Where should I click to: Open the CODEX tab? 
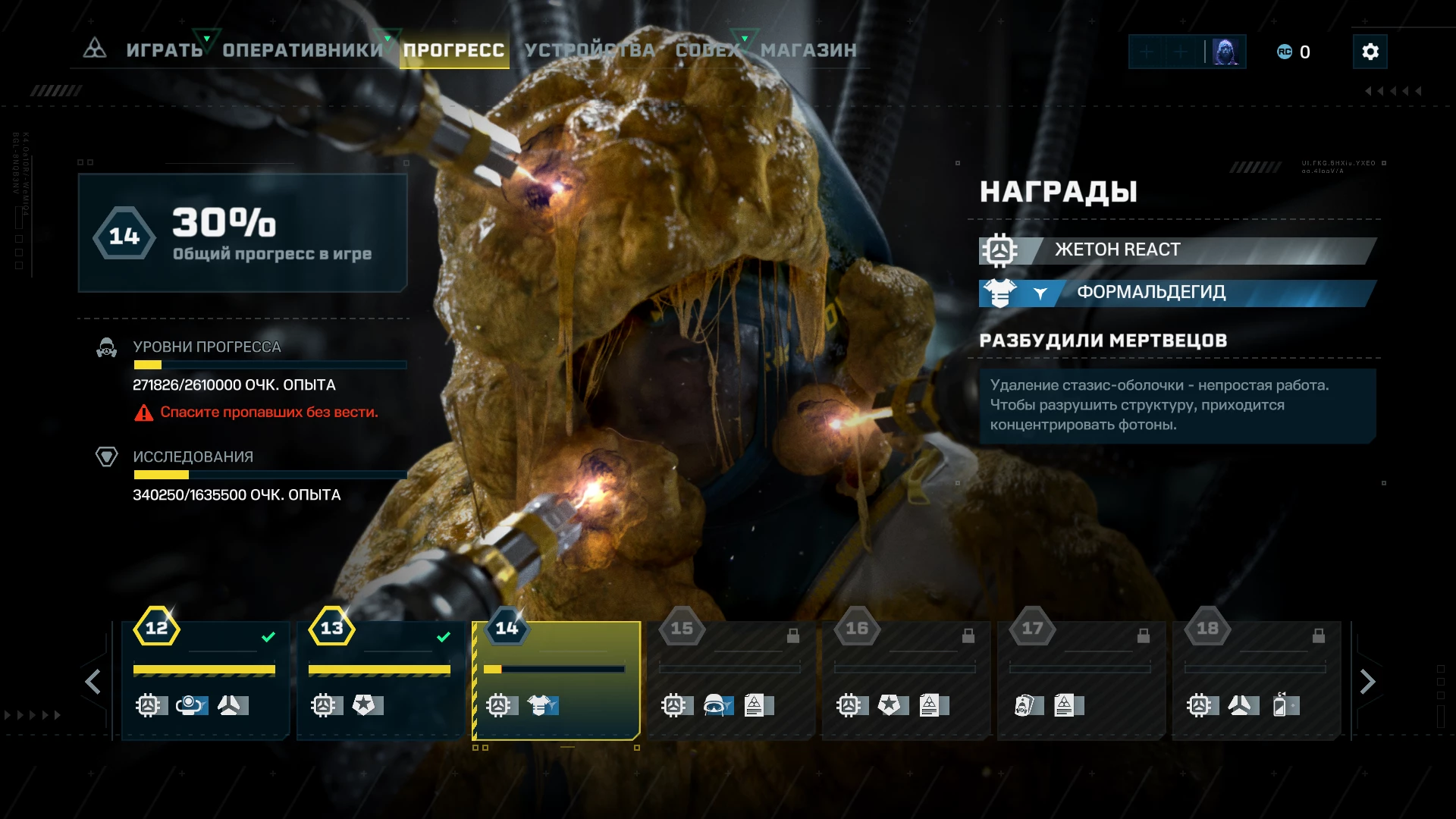(707, 50)
